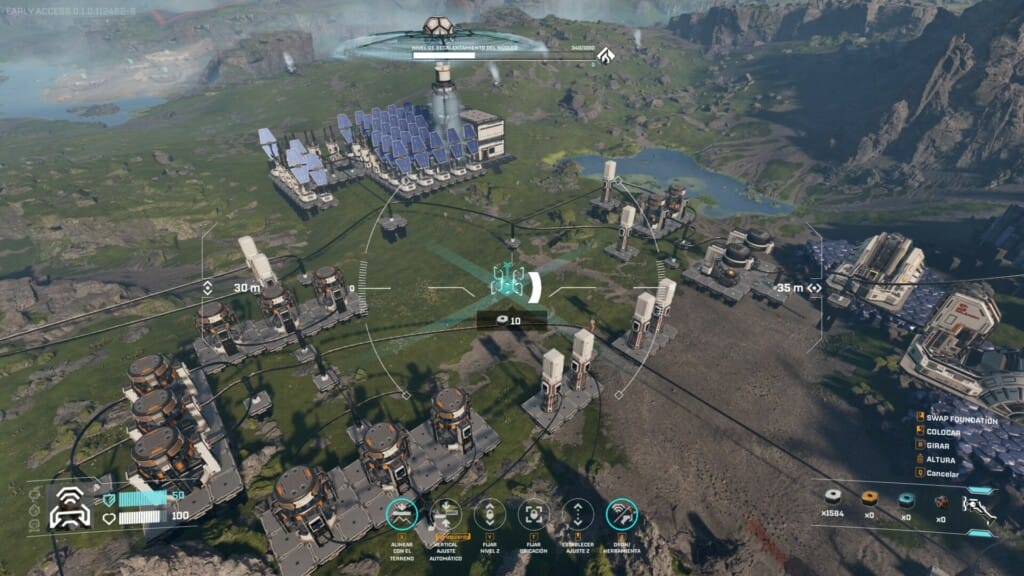This screenshot has width=1024, height=576.
Task: Select the Fijar ubicación lock icon
Action: pos(534,514)
